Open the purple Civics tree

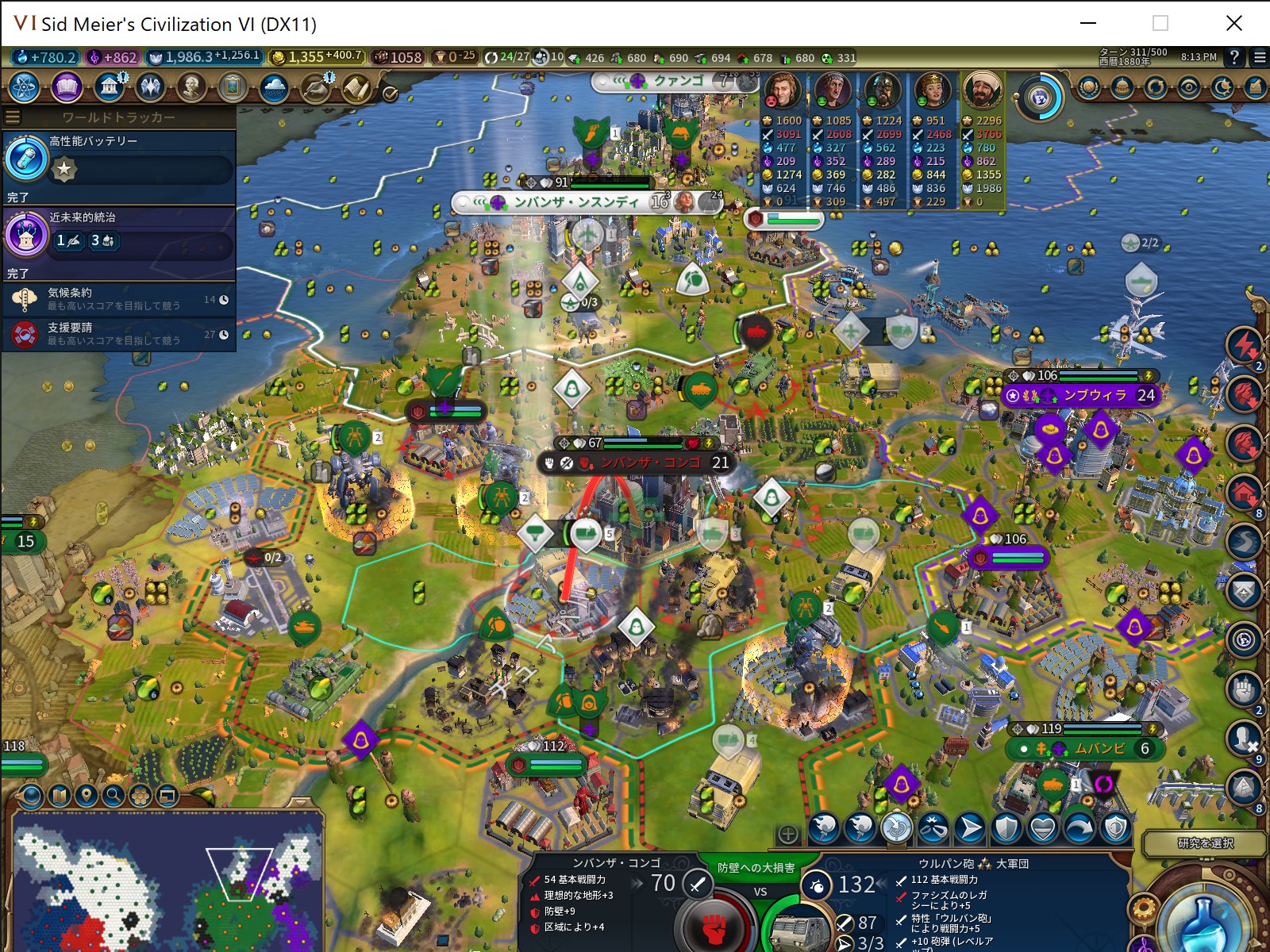pyautogui.click(x=67, y=88)
